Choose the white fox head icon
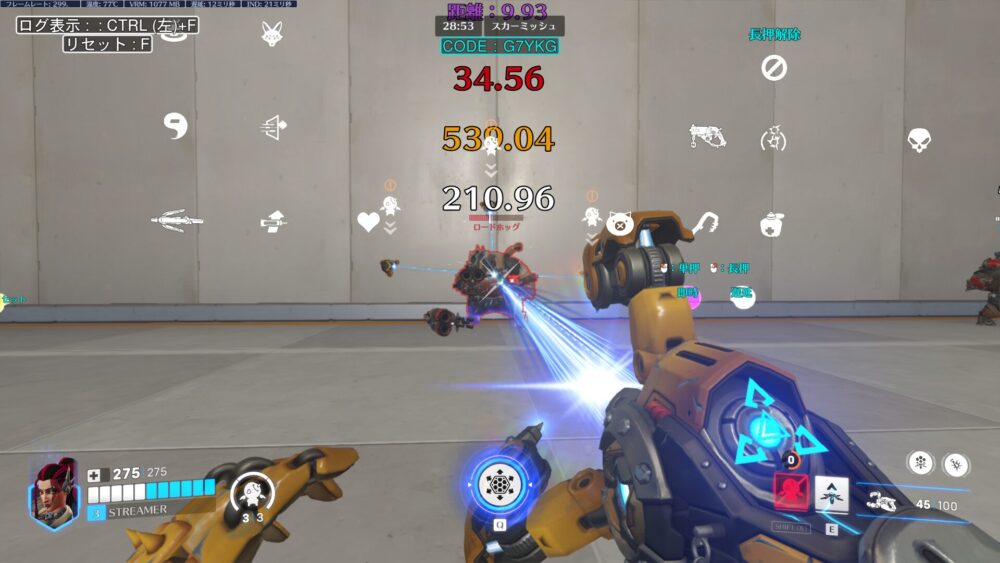 click(x=271, y=36)
